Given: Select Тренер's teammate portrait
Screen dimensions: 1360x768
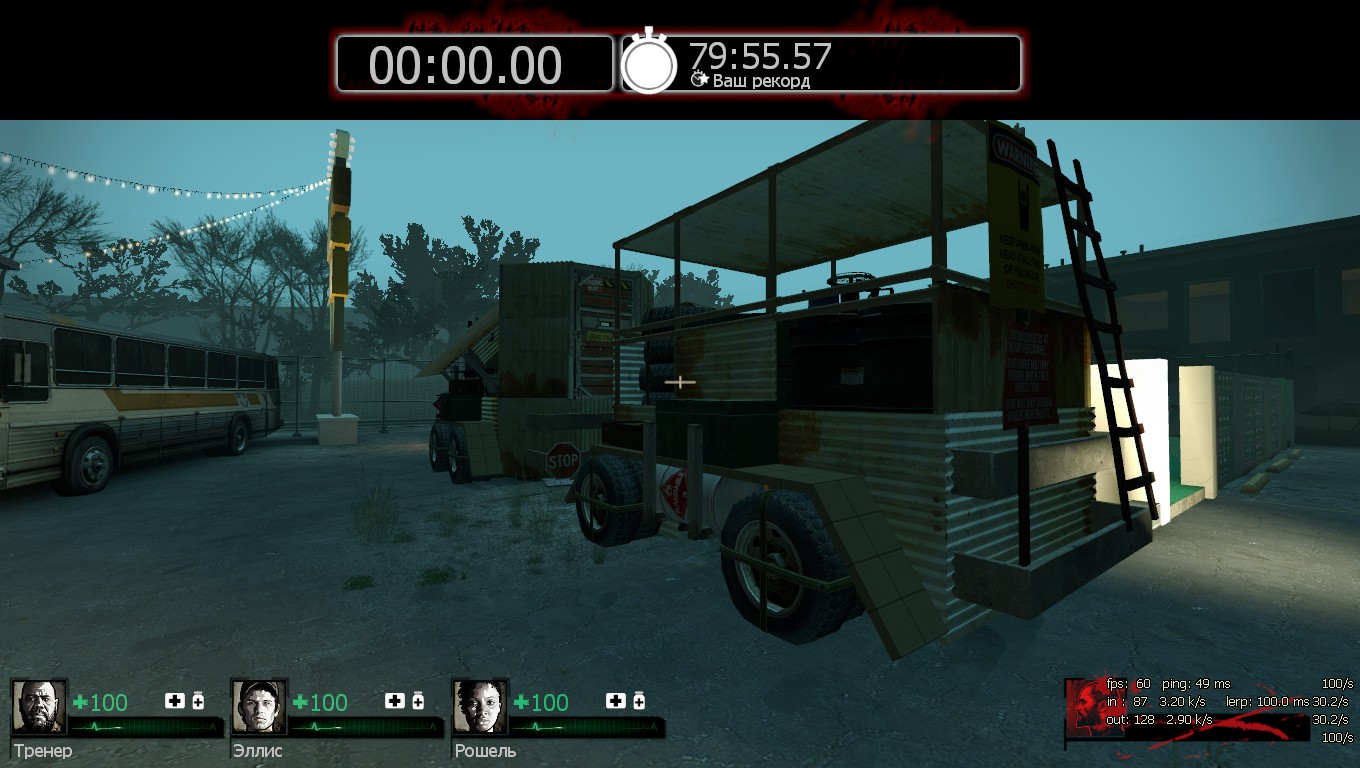Looking at the screenshot, I should pyautogui.click(x=39, y=707).
